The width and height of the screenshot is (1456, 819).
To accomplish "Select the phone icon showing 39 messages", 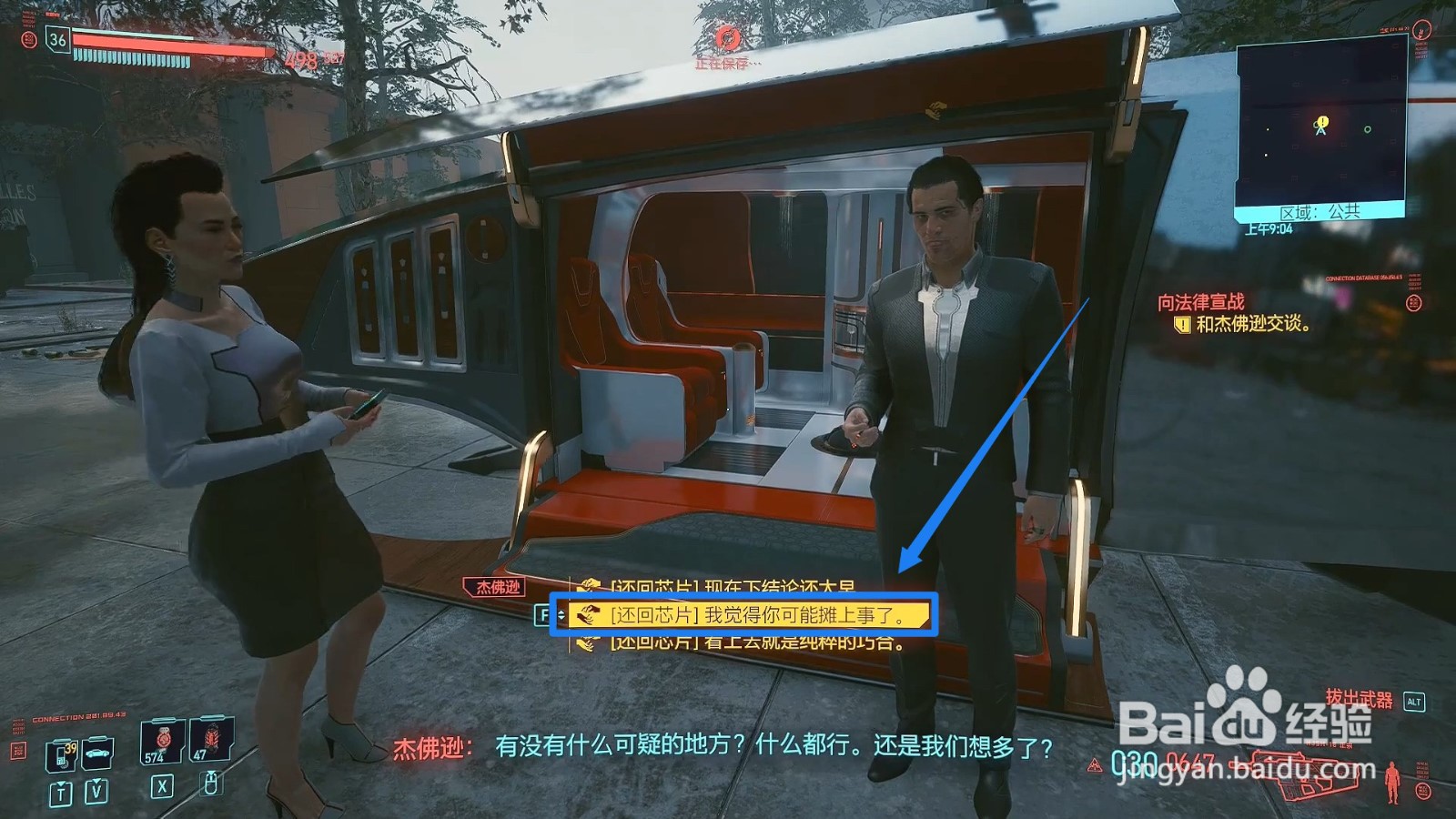I will (x=63, y=757).
